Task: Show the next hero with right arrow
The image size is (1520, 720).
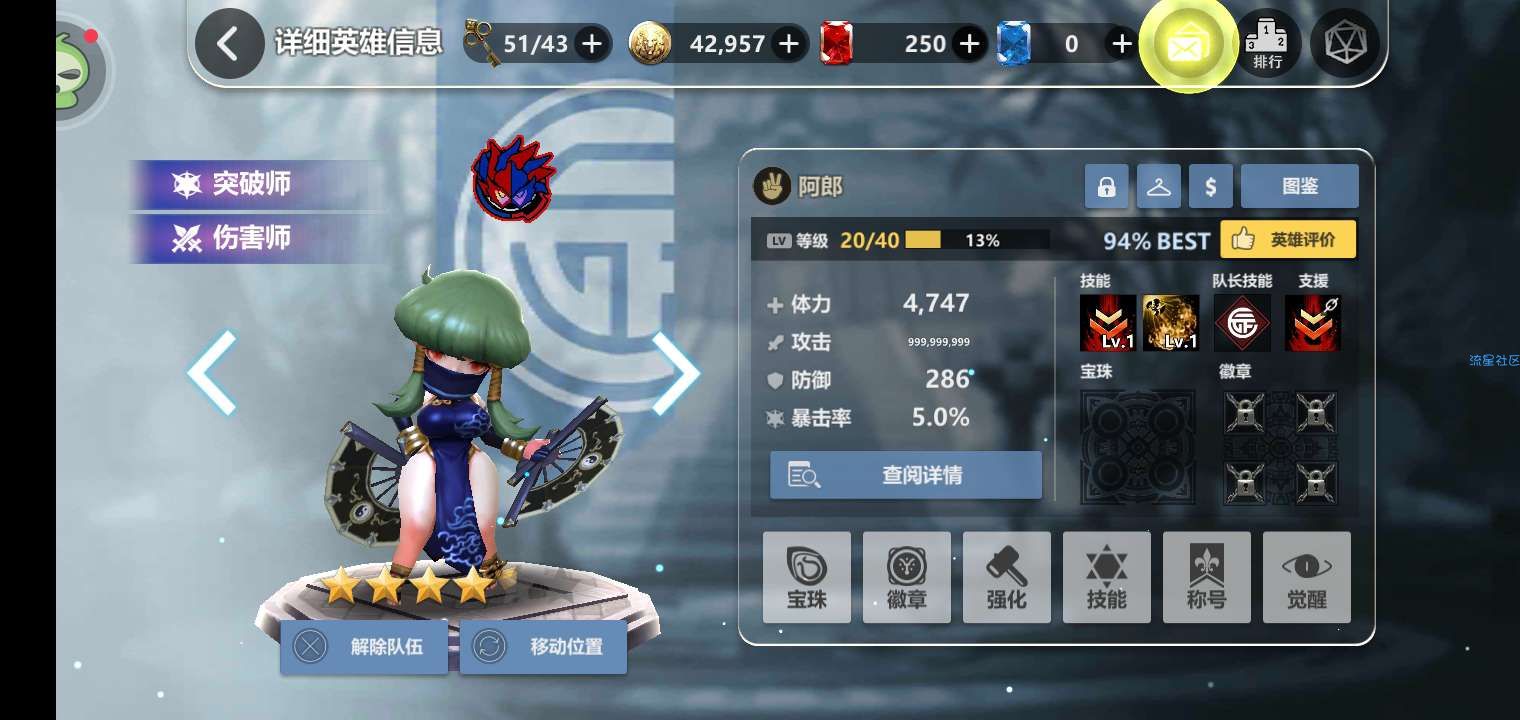Action: tap(677, 372)
